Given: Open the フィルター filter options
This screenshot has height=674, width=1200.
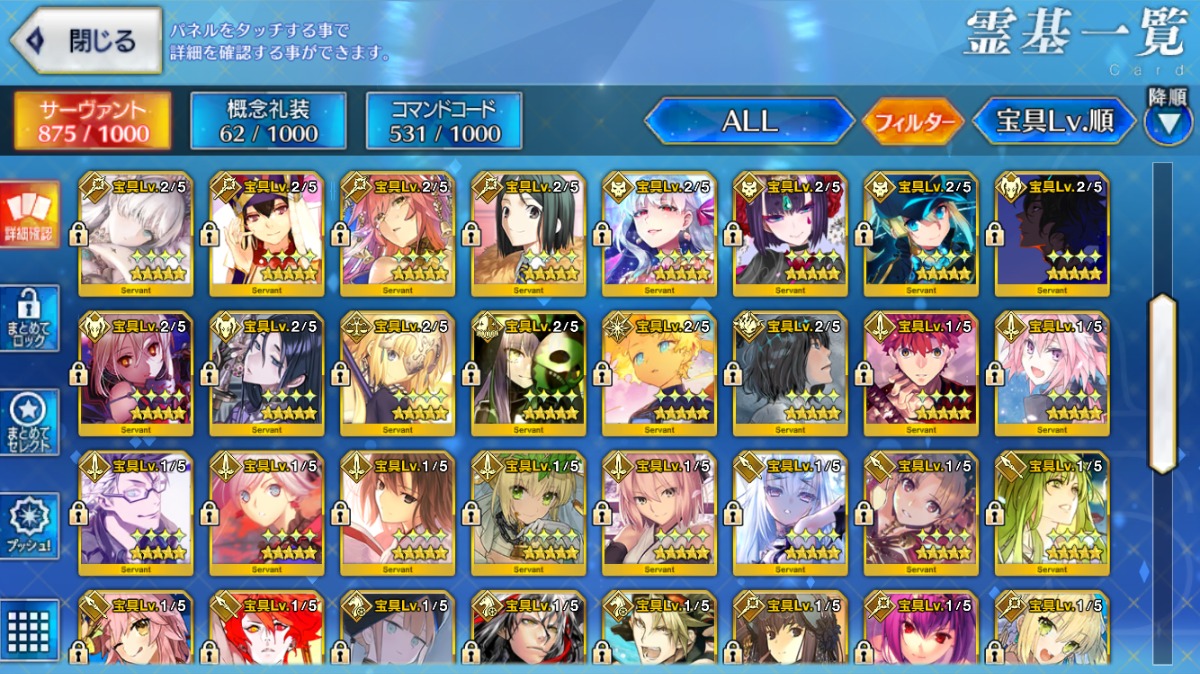Looking at the screenshot, I should pyautogui.click(x=913, y=123).
